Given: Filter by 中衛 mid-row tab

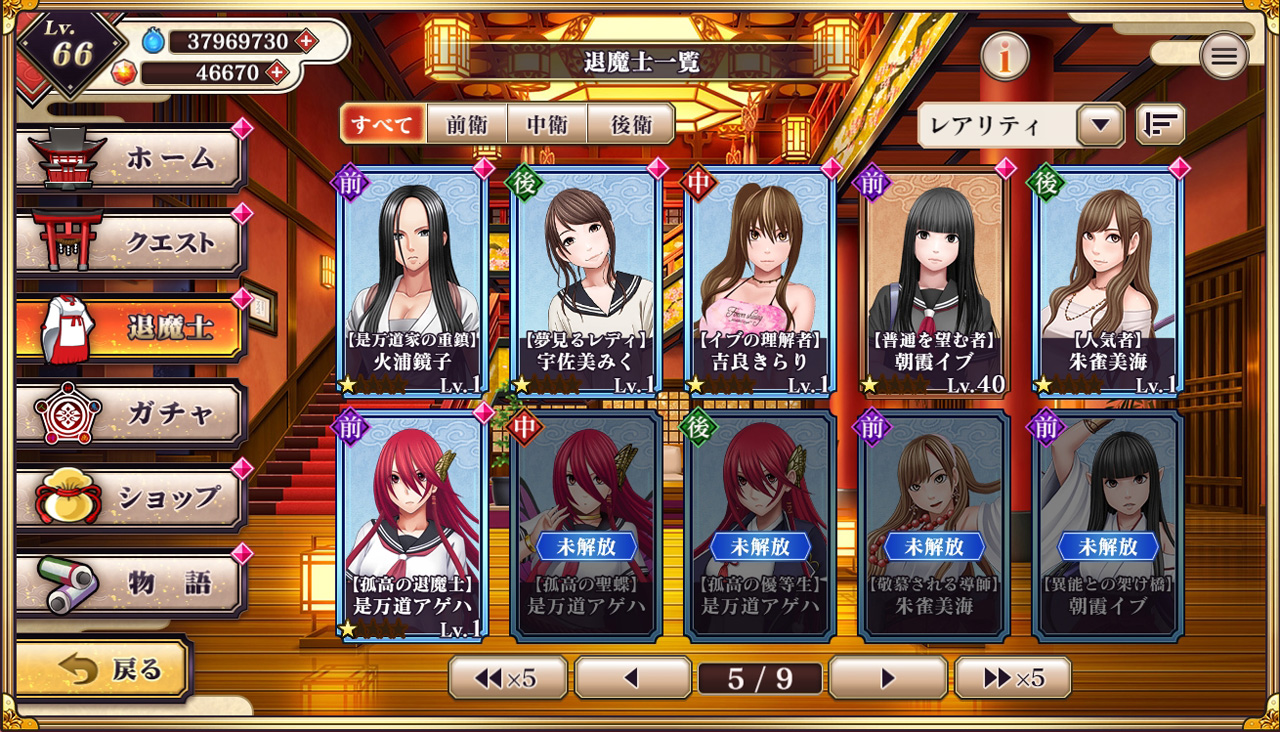Looking at the screenshot, I should tap(547, 124).
